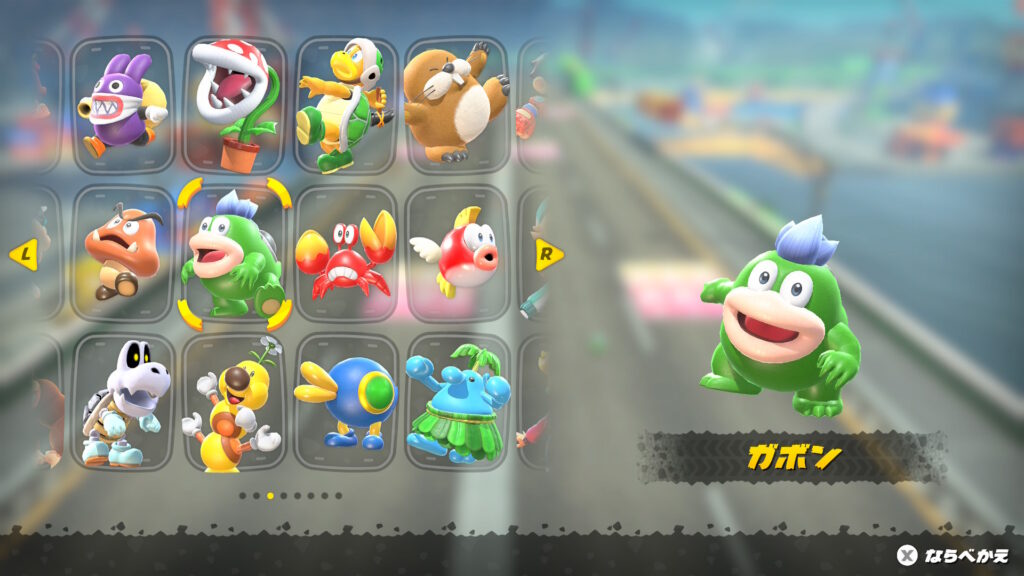1024x576 pixels.
Task: Select the highlighted green Spike character
Action: 234,254
